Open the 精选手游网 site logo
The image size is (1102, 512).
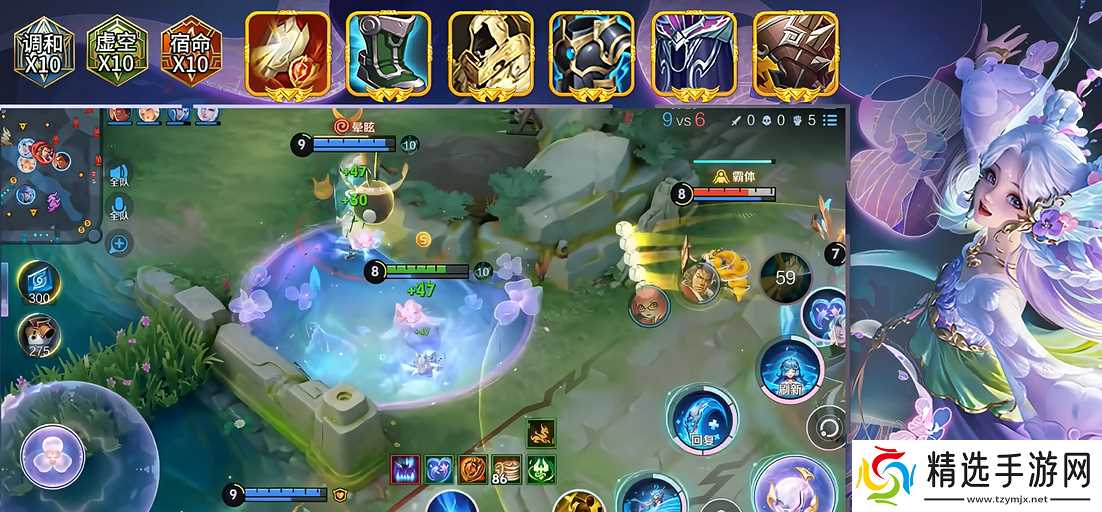(975, 475)
